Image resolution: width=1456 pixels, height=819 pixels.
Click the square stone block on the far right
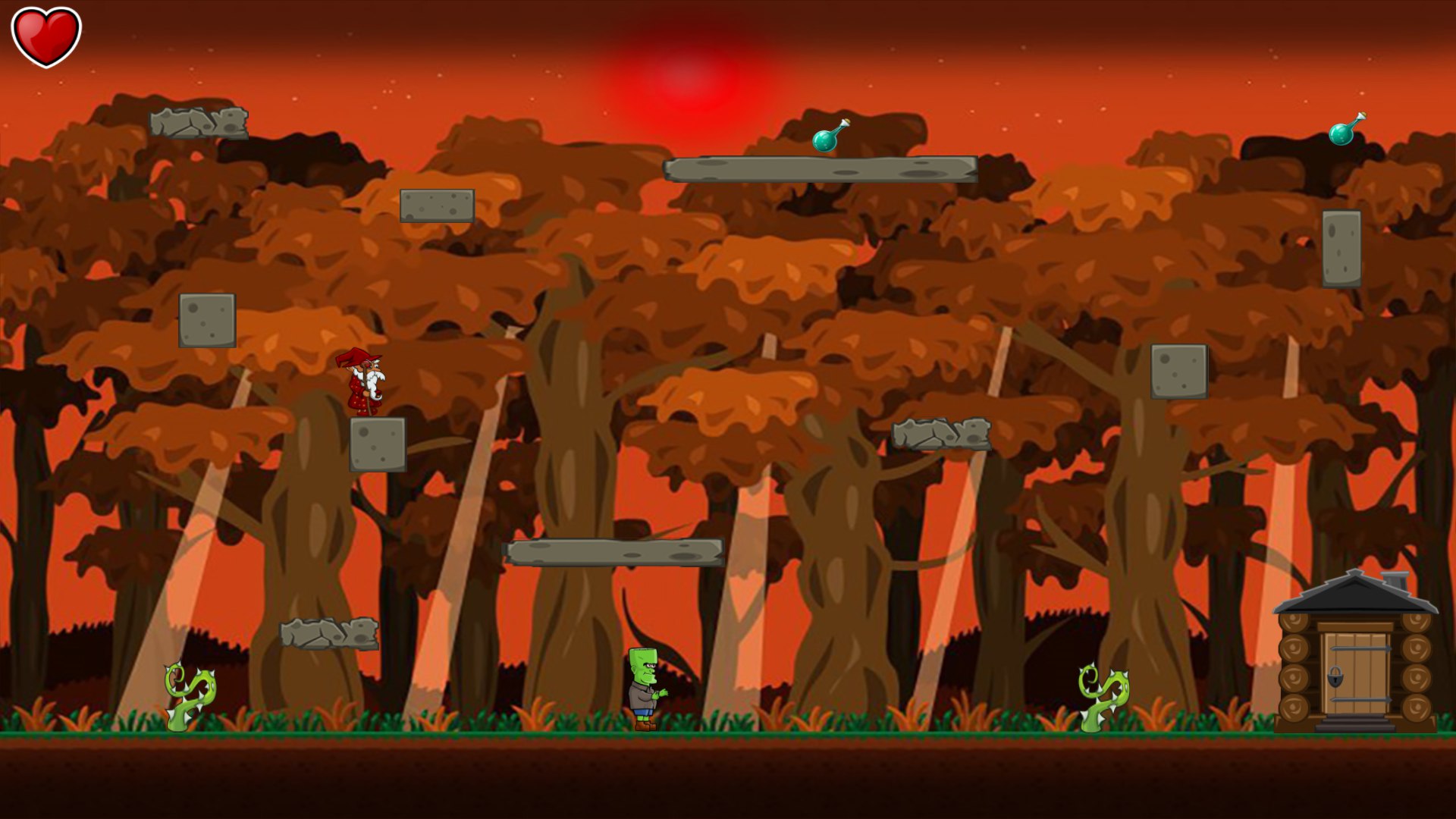point(1340,250)
